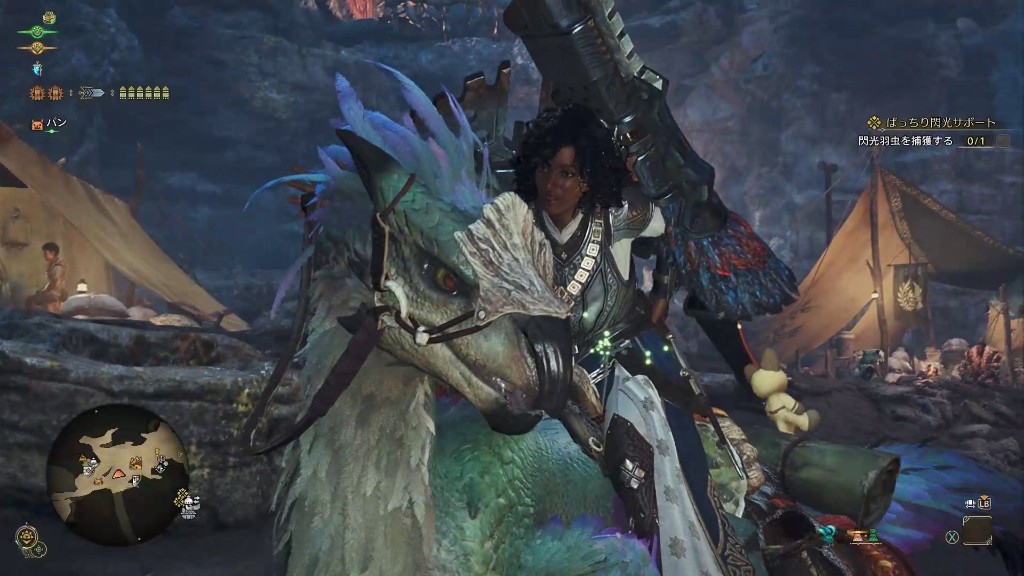Click the Palico パン companion icon

click(37, 124)
